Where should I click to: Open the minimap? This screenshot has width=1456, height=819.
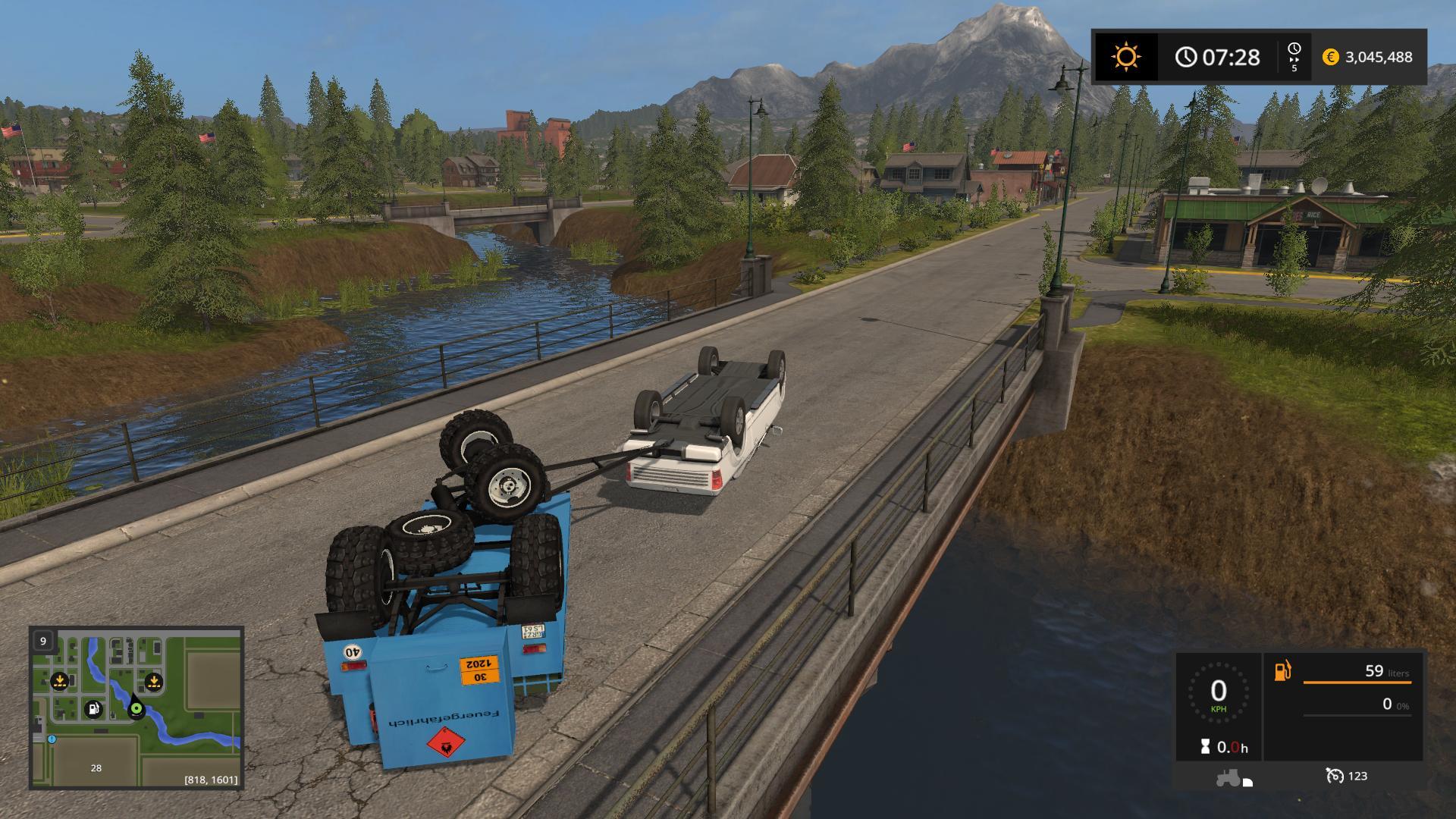pos(136,708)
